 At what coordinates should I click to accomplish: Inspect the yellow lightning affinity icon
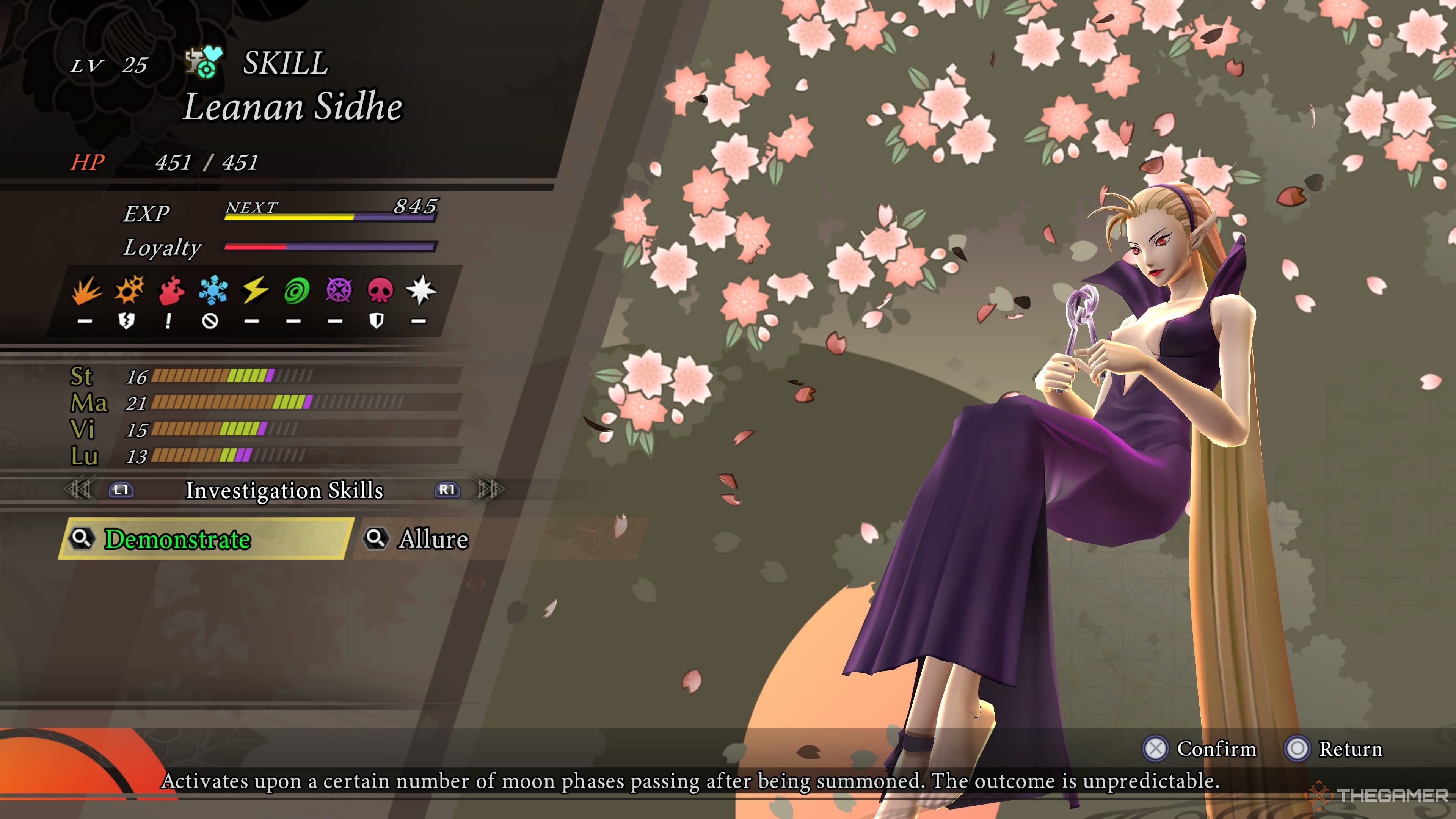coord(255,290)
